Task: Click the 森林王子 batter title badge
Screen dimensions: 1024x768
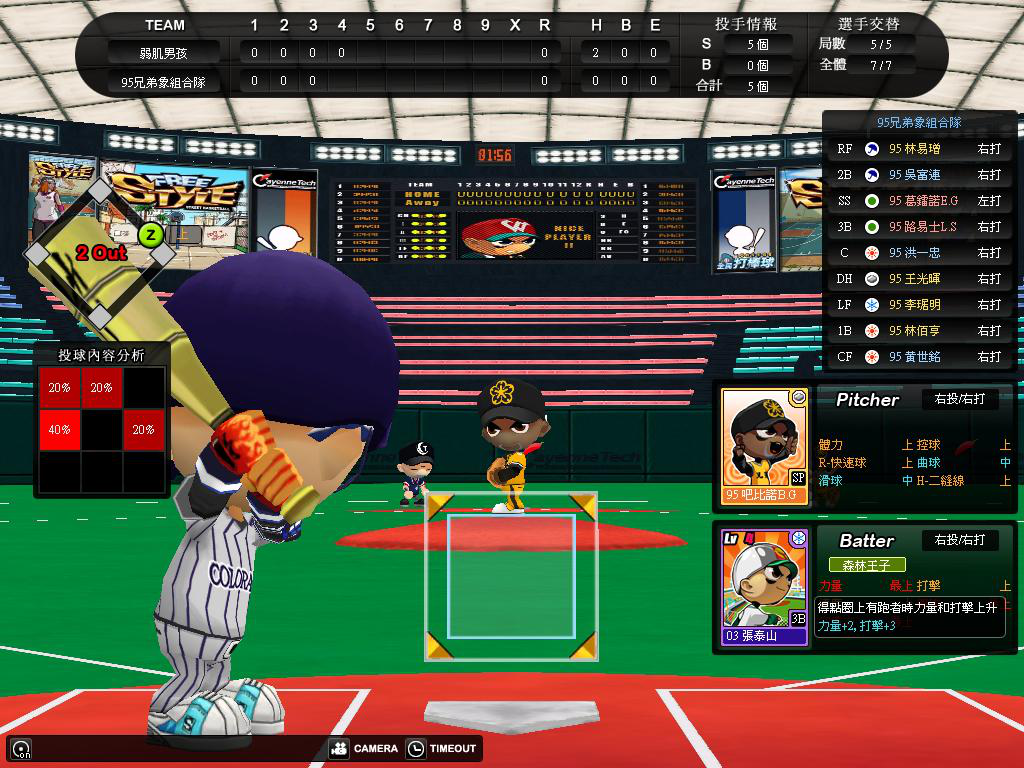Action: pyautogui.click(x=866, y=565)
